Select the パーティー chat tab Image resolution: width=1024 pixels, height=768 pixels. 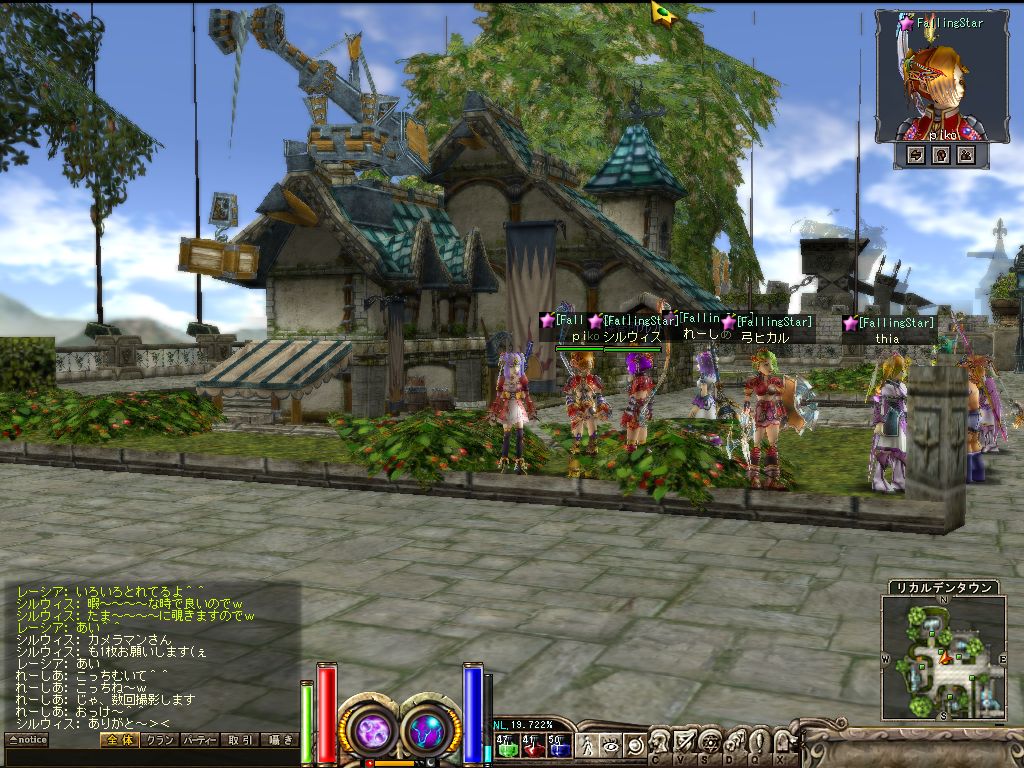pyautogui.click(x=199, y=740)
